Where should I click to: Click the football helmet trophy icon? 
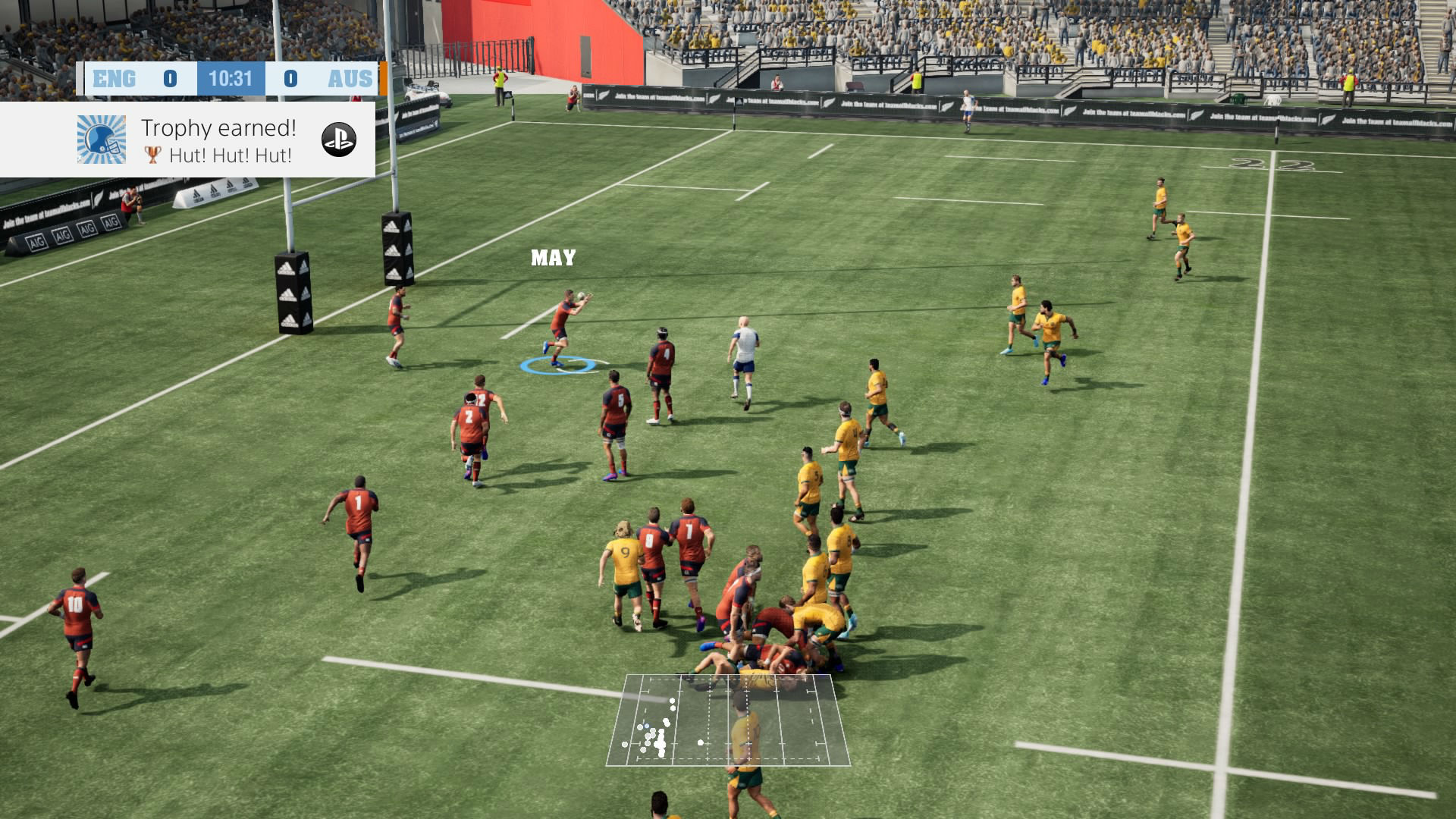(102, 140)
